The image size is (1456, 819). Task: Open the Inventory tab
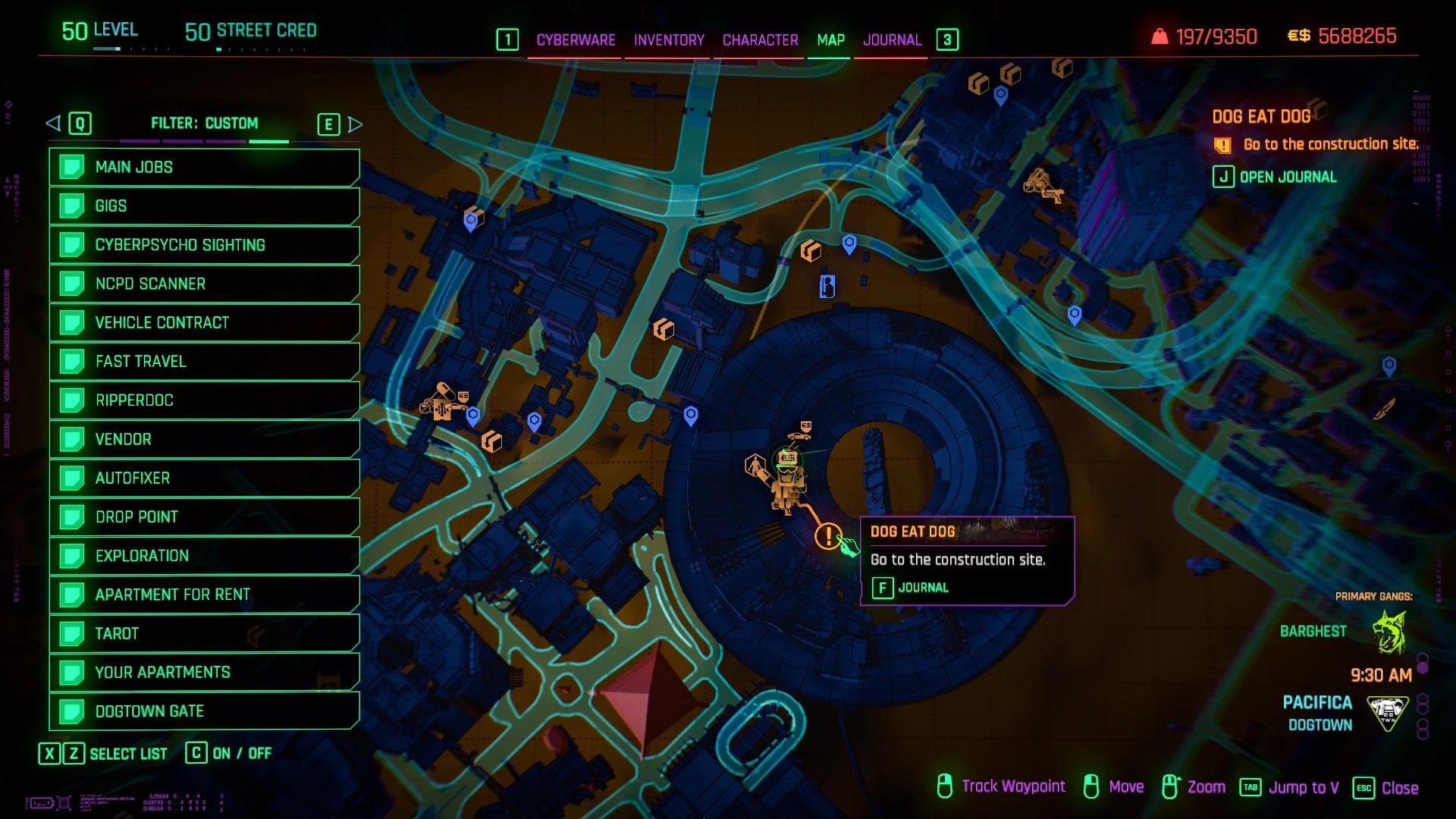669,40
